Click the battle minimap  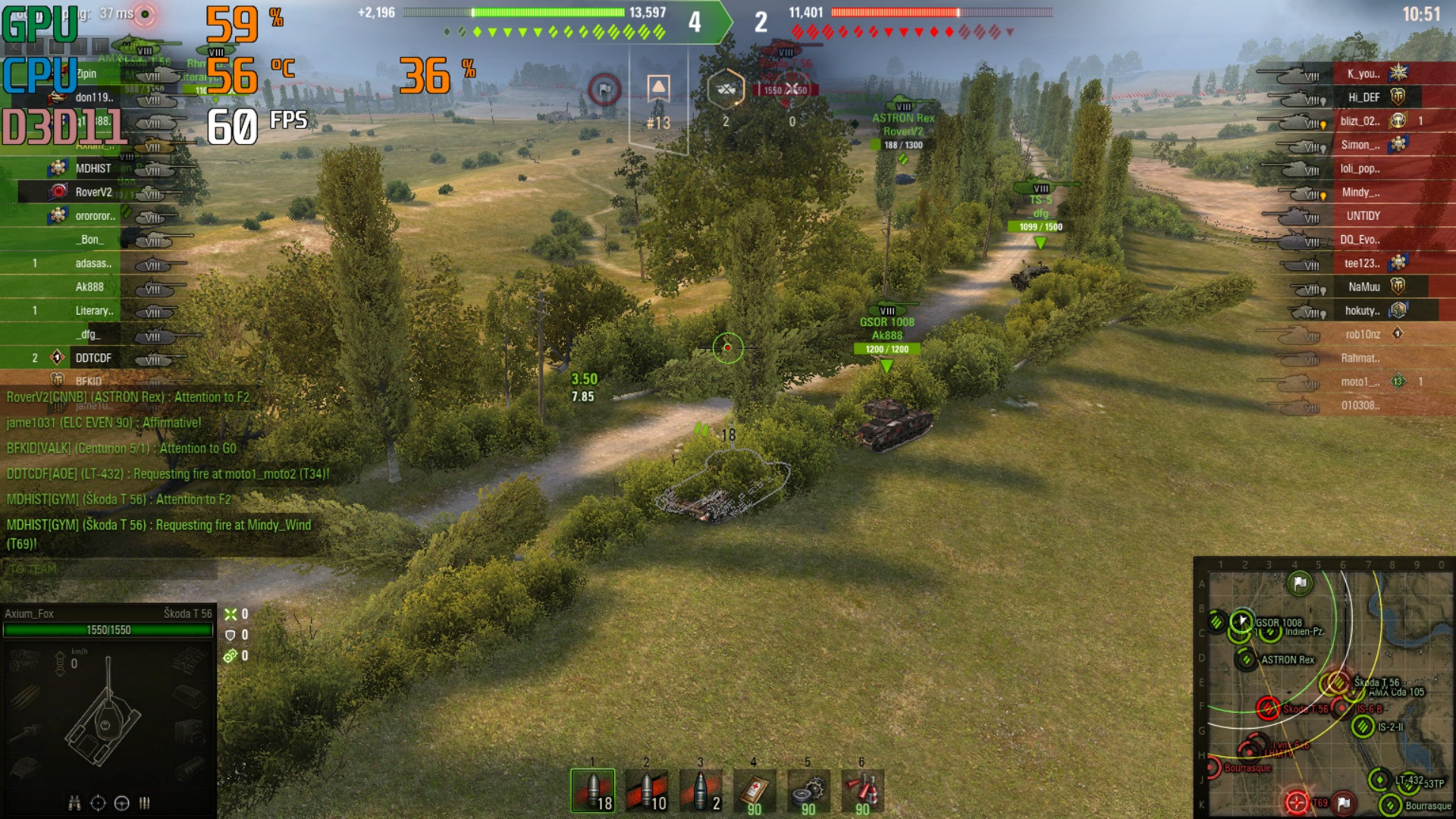[1324, 689]
